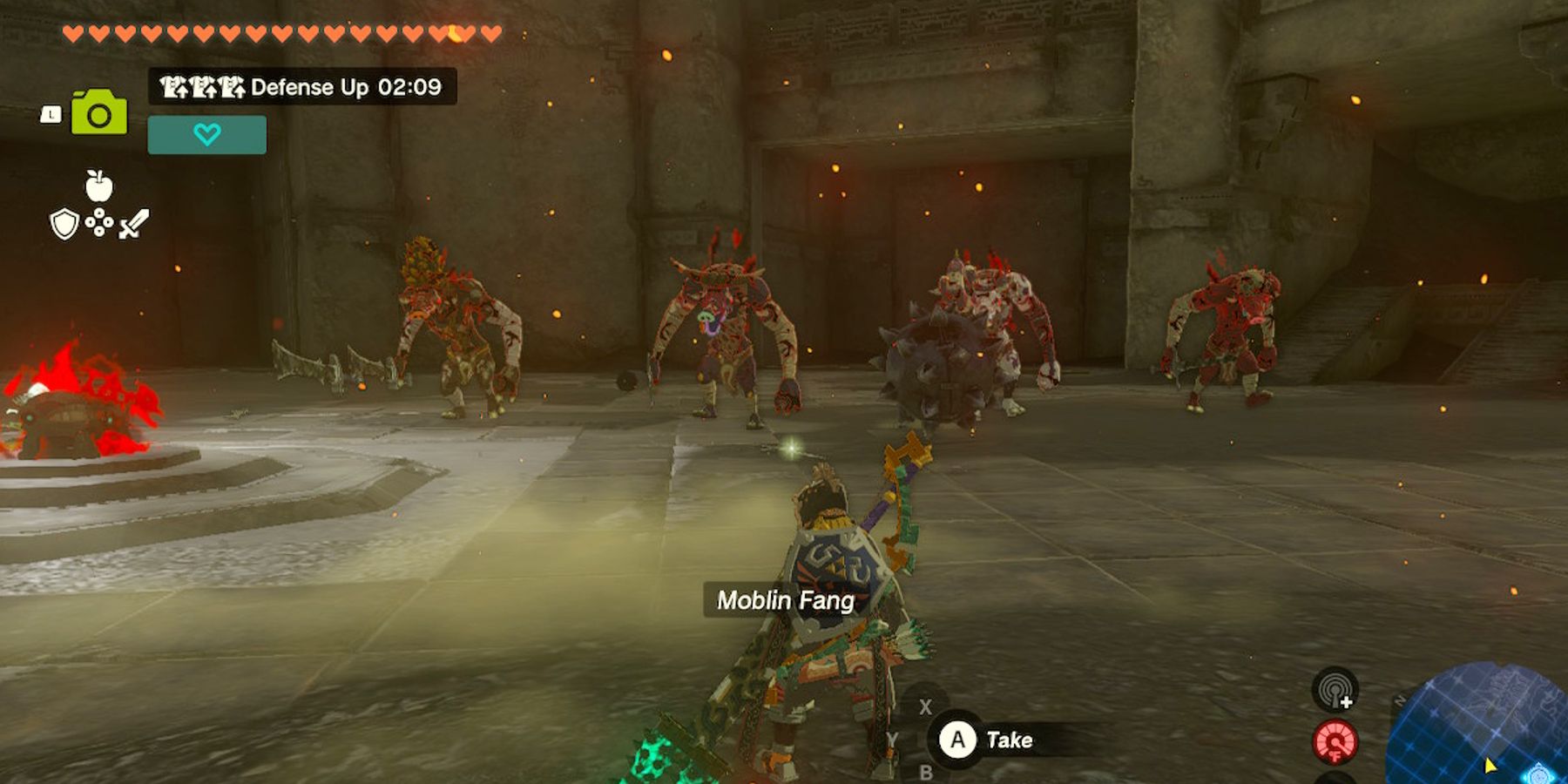Select the teal heart stamina bar icon
1568x784 pixels.
point(207,134)
